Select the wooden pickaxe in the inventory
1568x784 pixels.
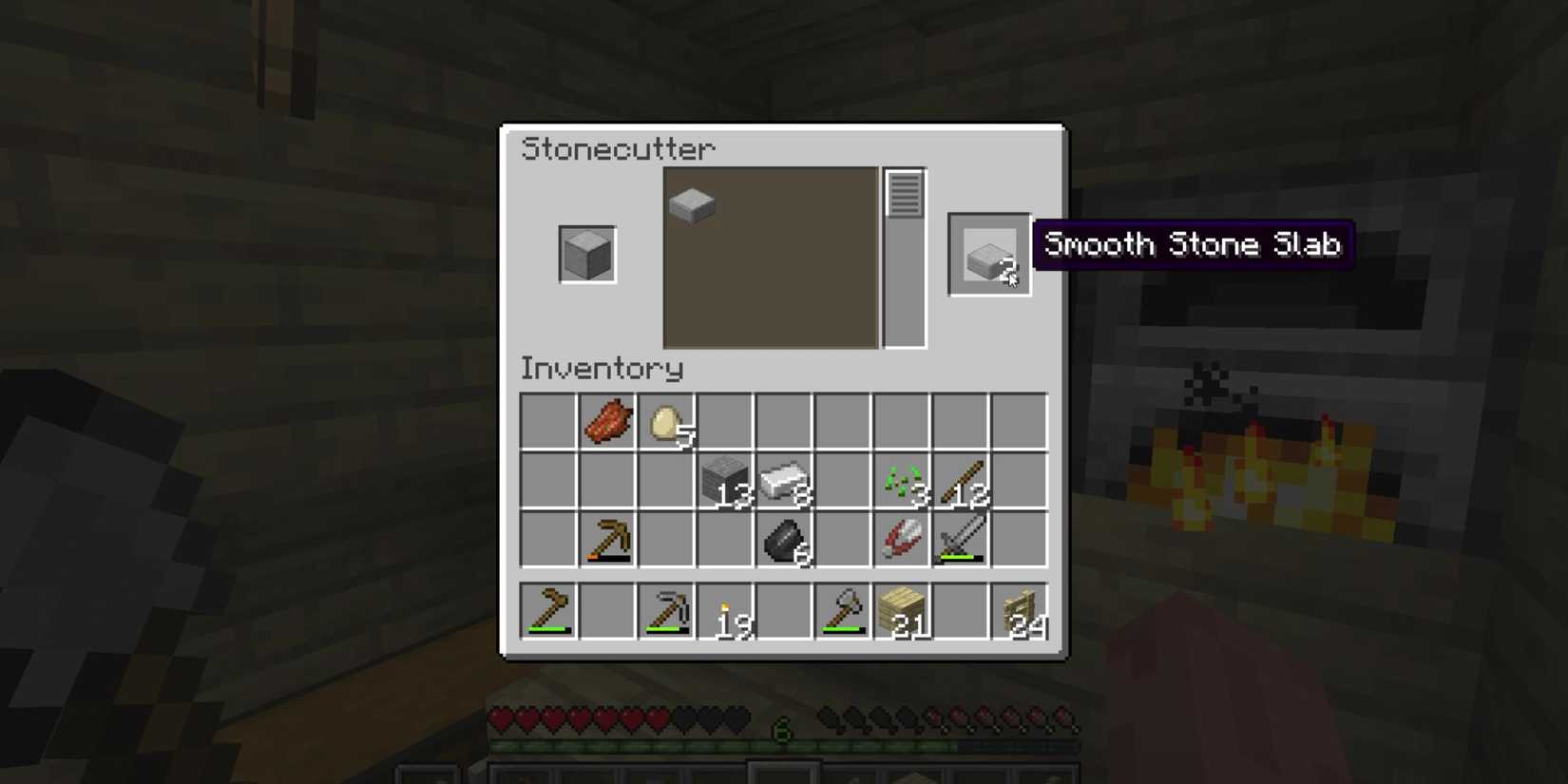[x=608, y=539]
